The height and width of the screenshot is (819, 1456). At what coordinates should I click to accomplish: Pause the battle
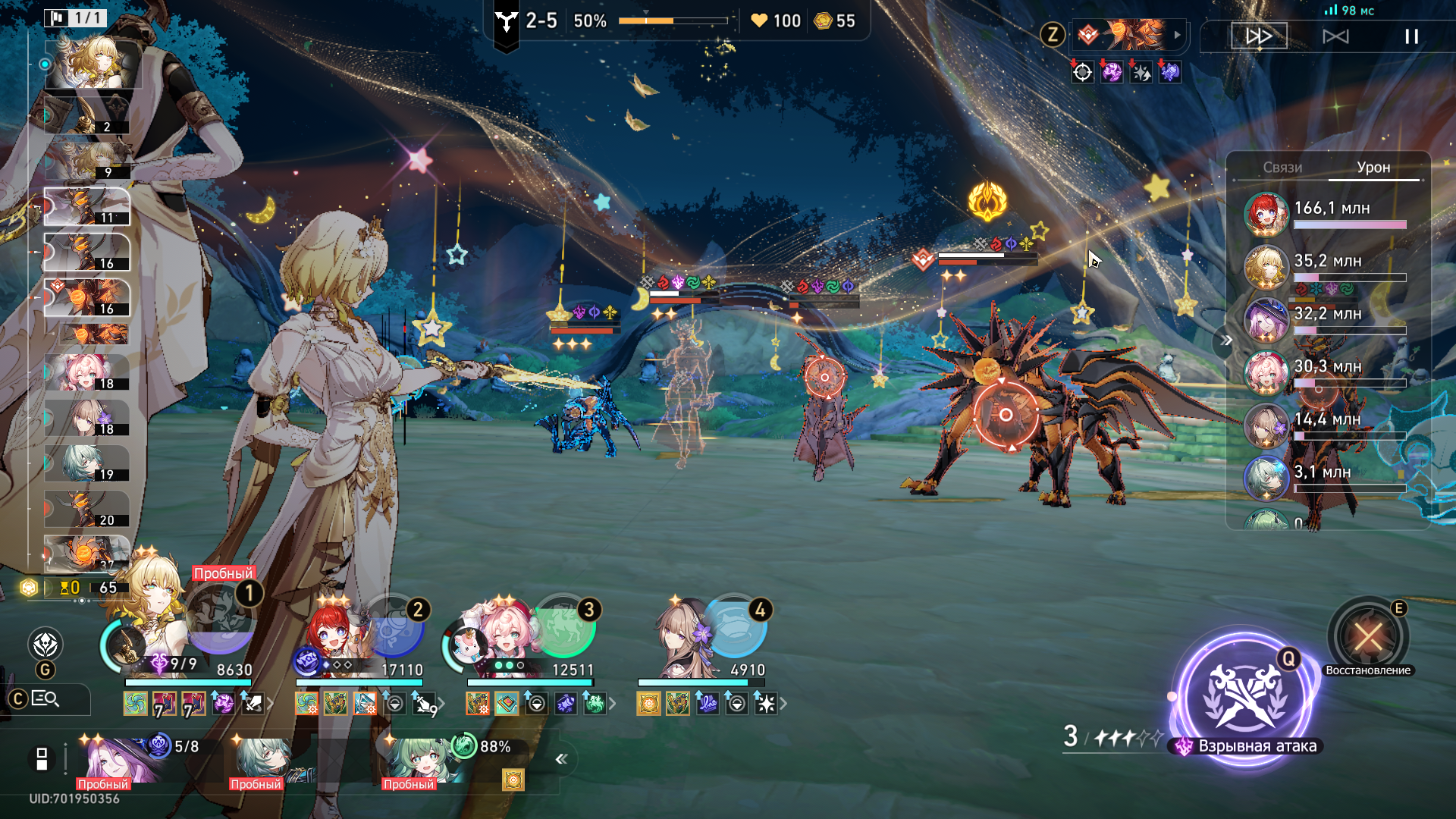[1411, 36]
